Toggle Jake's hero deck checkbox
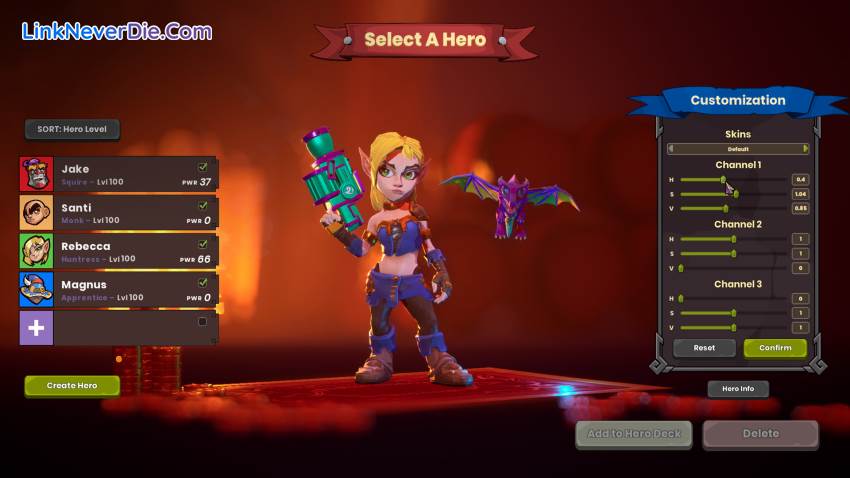850x478 pixels. coord(203,167)
